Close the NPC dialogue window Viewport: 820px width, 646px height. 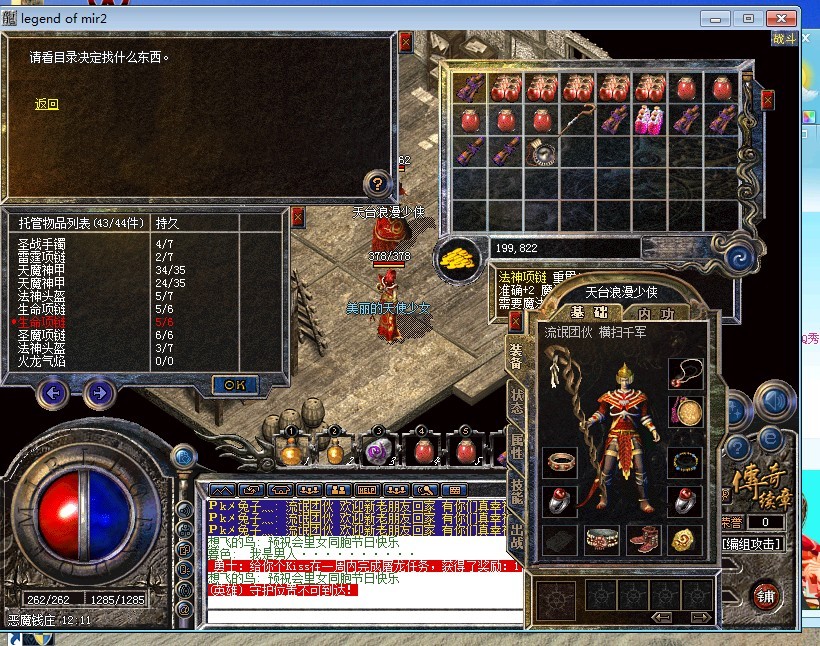(x=405, y=42)
